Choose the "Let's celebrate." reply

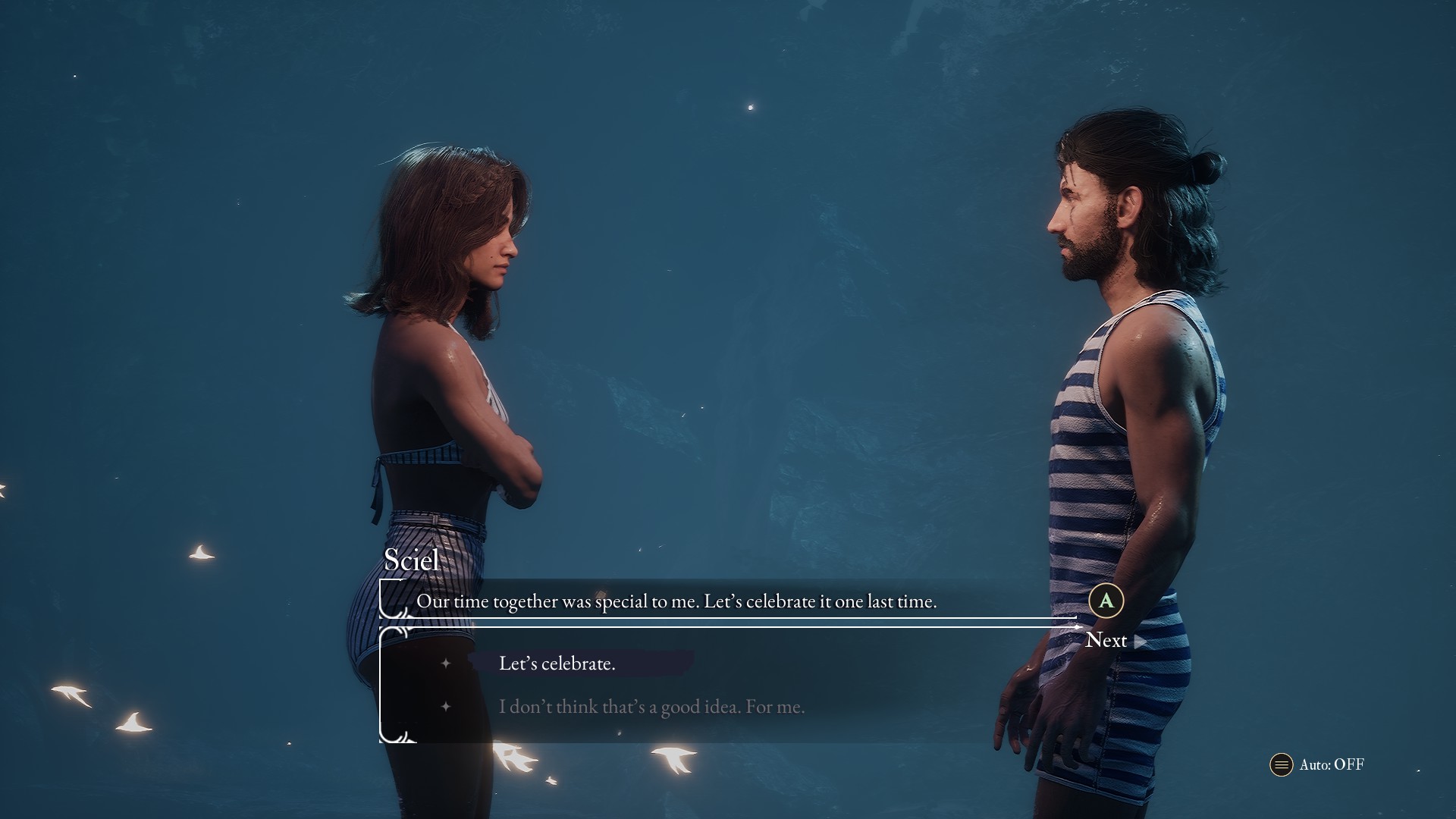[x=557, y=664]
